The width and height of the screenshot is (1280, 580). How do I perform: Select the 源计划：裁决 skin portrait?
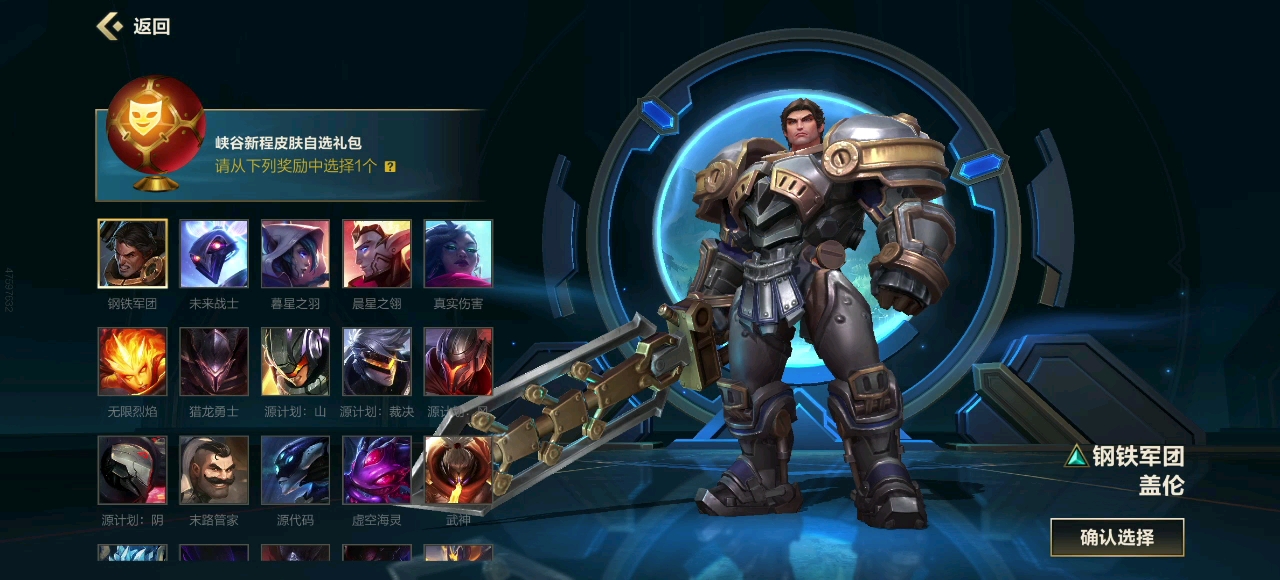pos(377,362)
